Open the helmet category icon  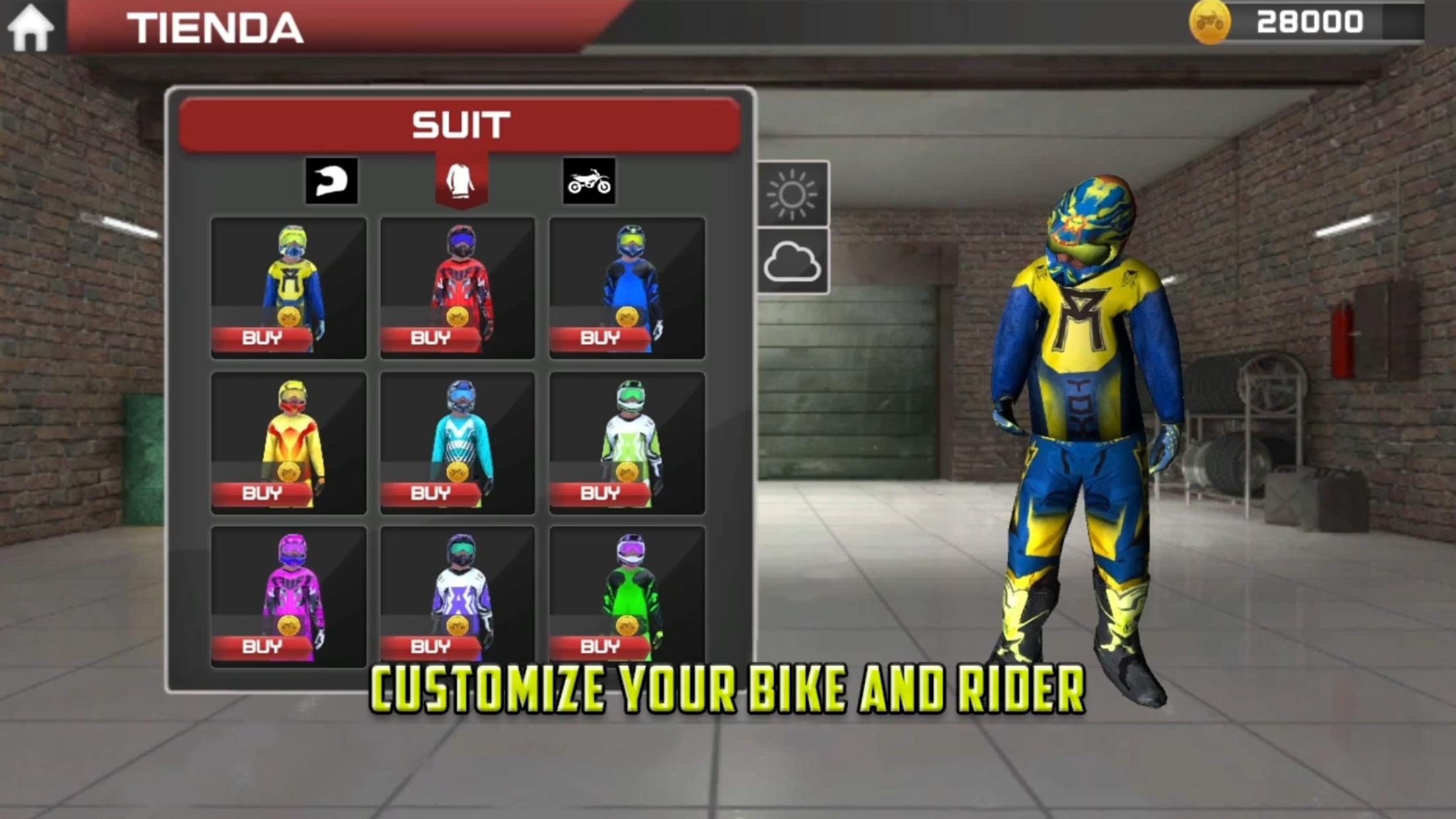(332, 181)
